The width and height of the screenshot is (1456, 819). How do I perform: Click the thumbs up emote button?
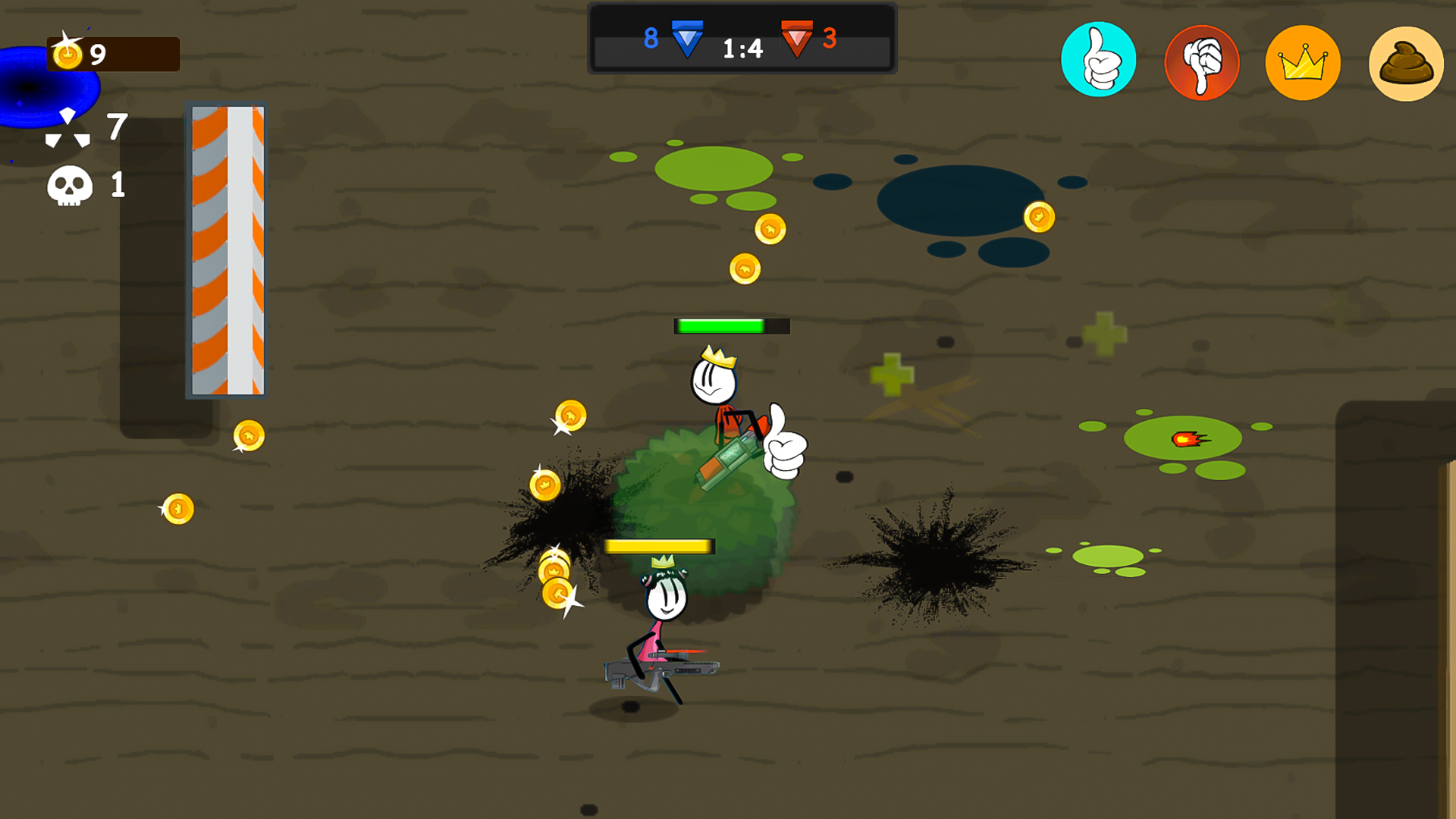click(1099, 61)
